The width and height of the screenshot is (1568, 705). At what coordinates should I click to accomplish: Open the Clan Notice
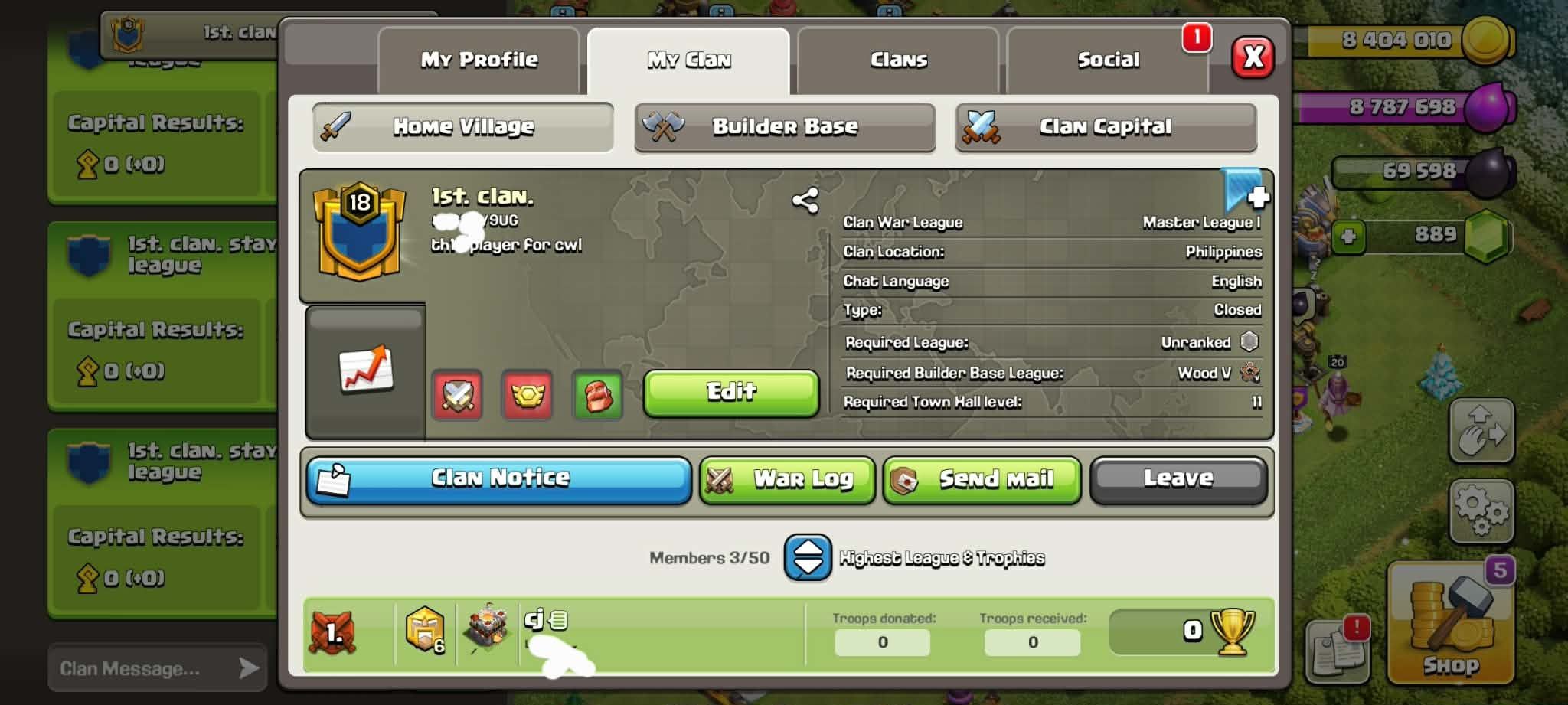(499, 479)
